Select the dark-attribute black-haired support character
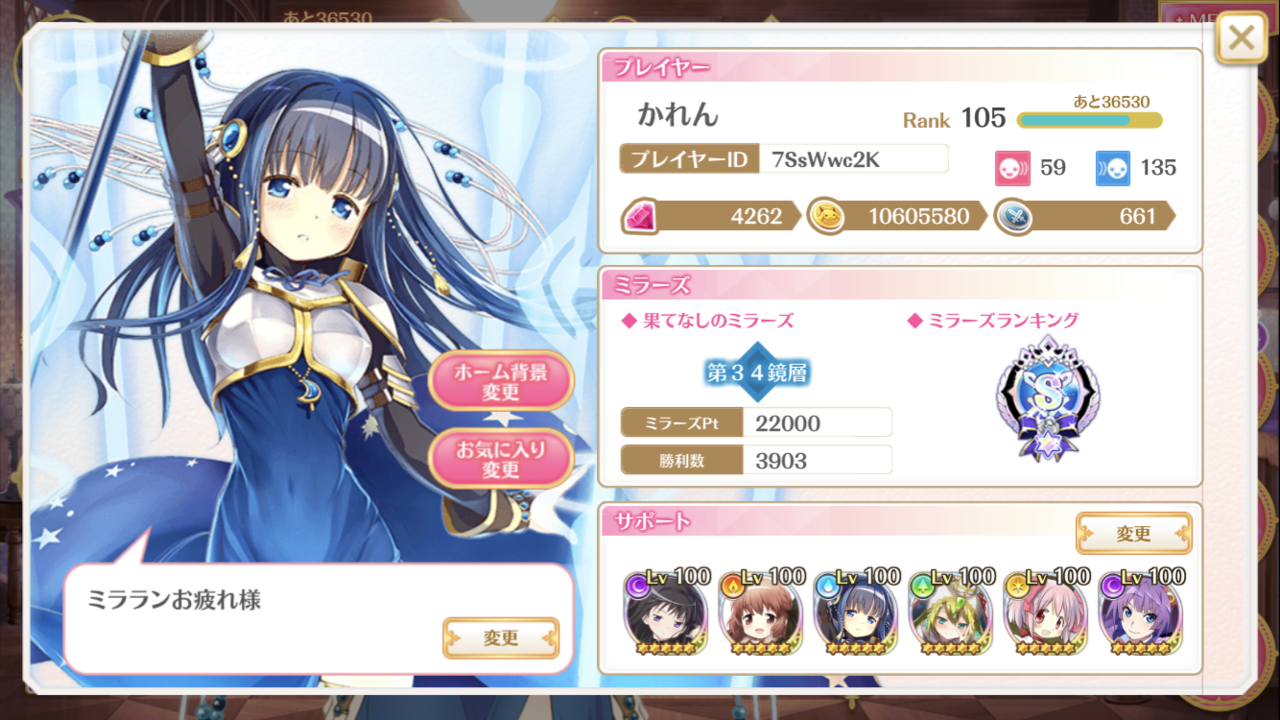Image resolution: width=1280 pixels, height=720 pixels. pyautogui.click(x=666, y=610)
